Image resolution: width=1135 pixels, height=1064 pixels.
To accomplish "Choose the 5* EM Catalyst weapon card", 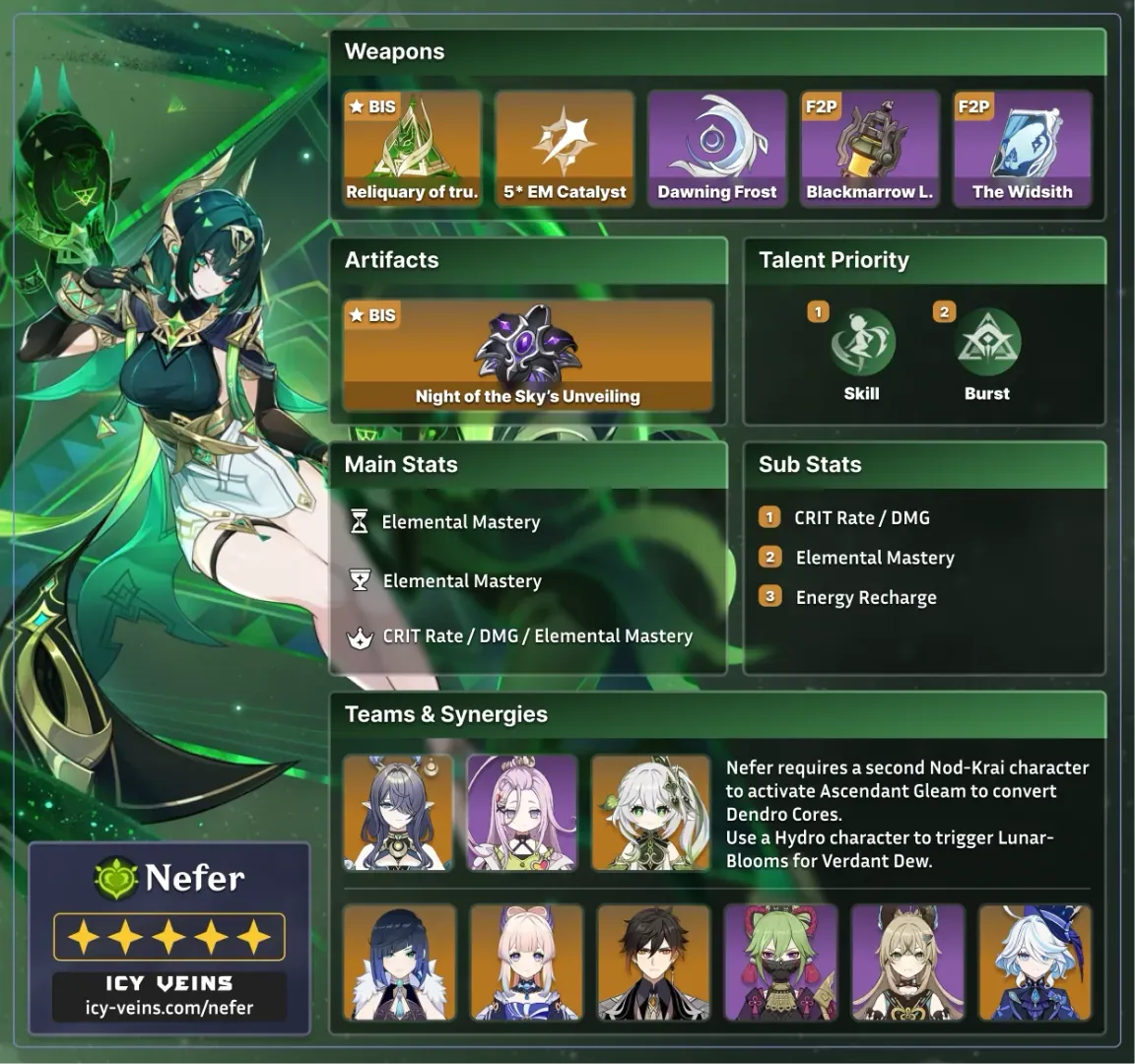I will [565, 149].
